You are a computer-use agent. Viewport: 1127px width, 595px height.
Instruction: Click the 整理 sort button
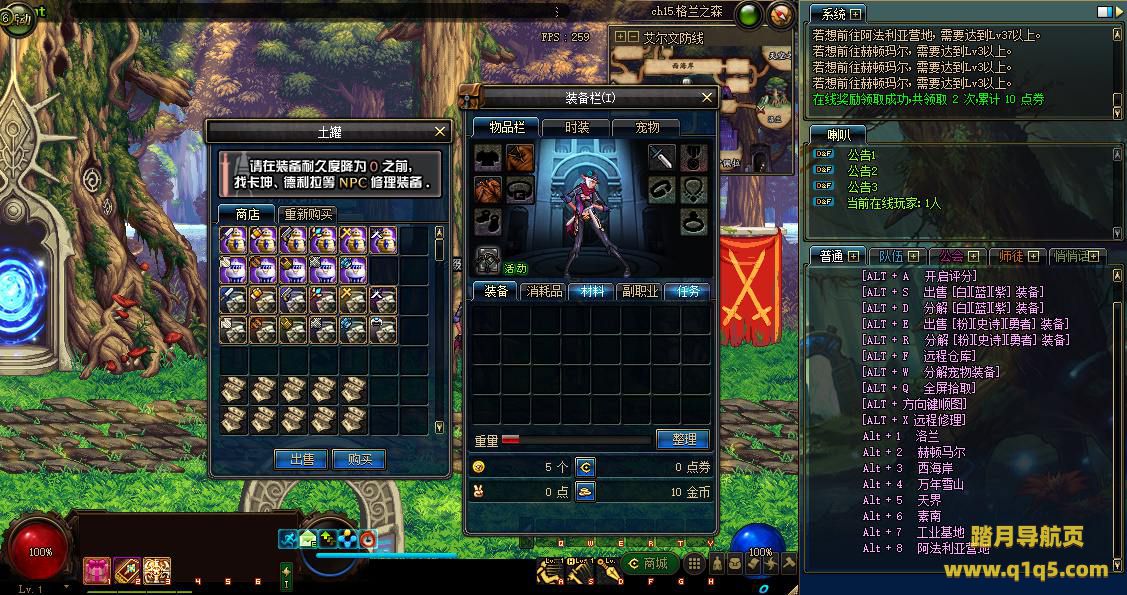[x=683, y=439]
